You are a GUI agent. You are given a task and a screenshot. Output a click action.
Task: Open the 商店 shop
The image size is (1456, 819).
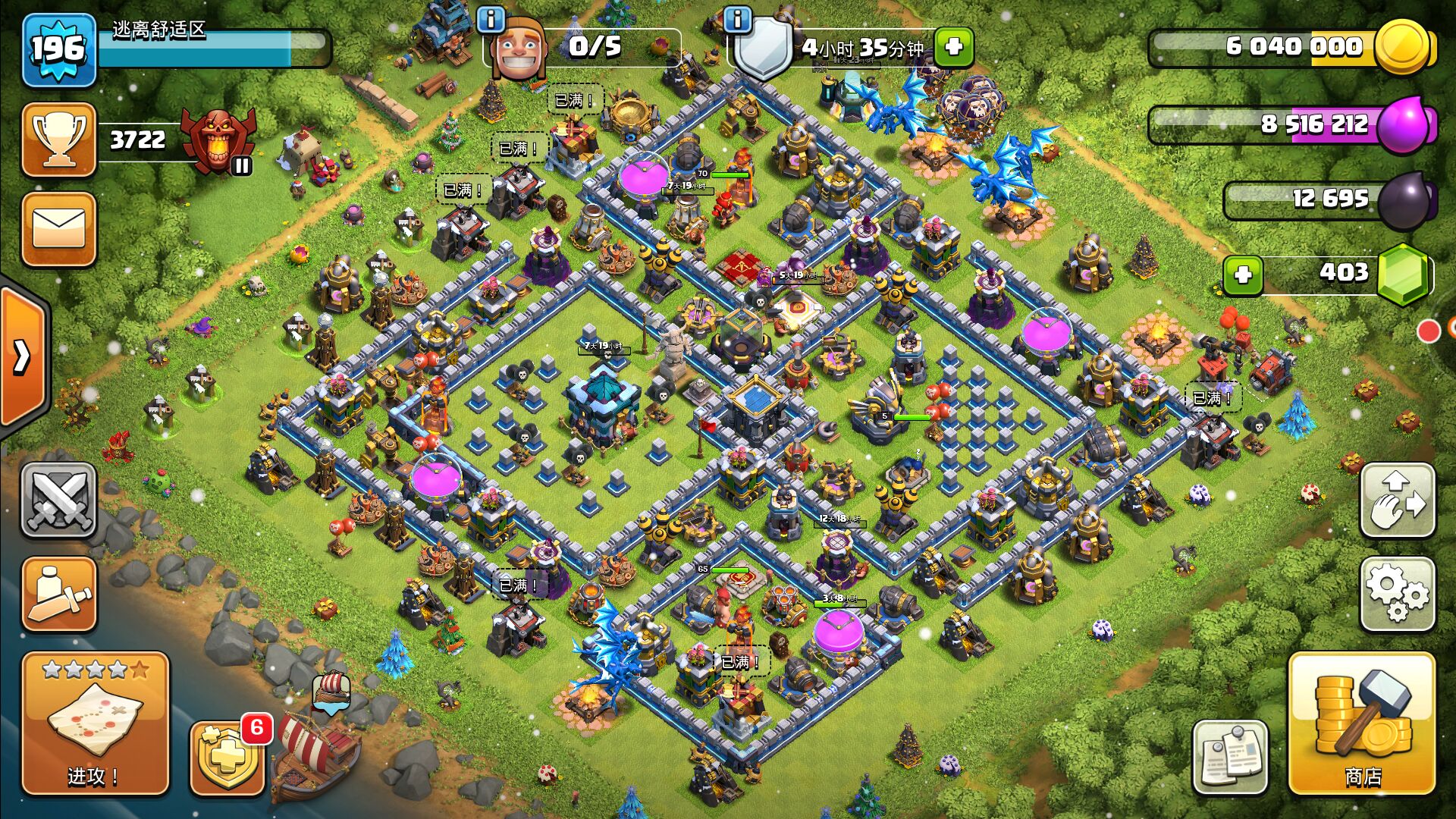(1362, 724)
